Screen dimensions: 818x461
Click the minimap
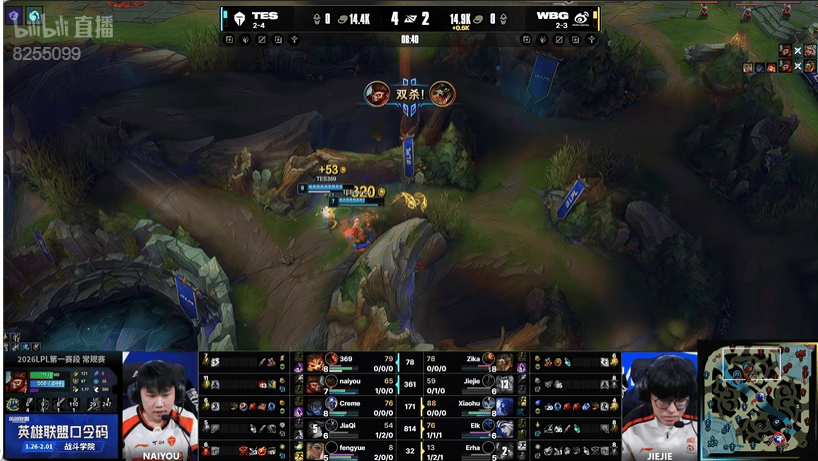click(757, 401)
